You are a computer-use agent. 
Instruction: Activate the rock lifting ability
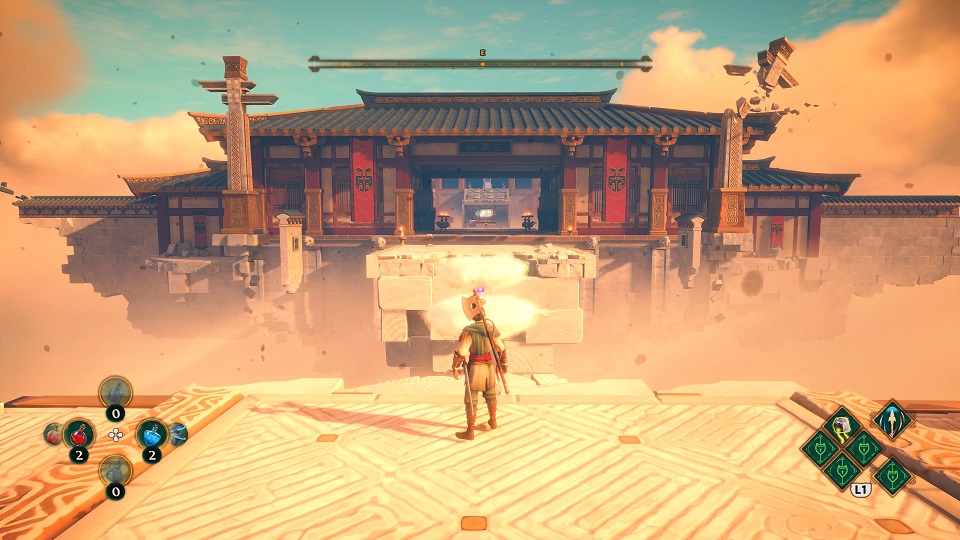point(842,427)
